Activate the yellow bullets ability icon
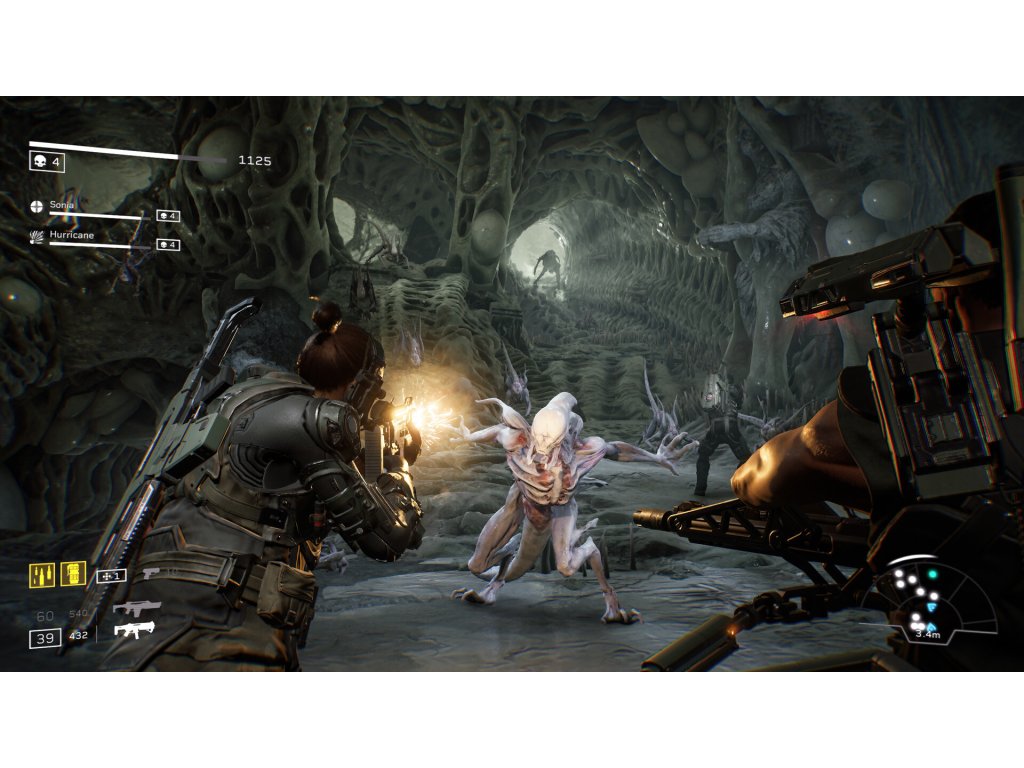 pos(42,575)
